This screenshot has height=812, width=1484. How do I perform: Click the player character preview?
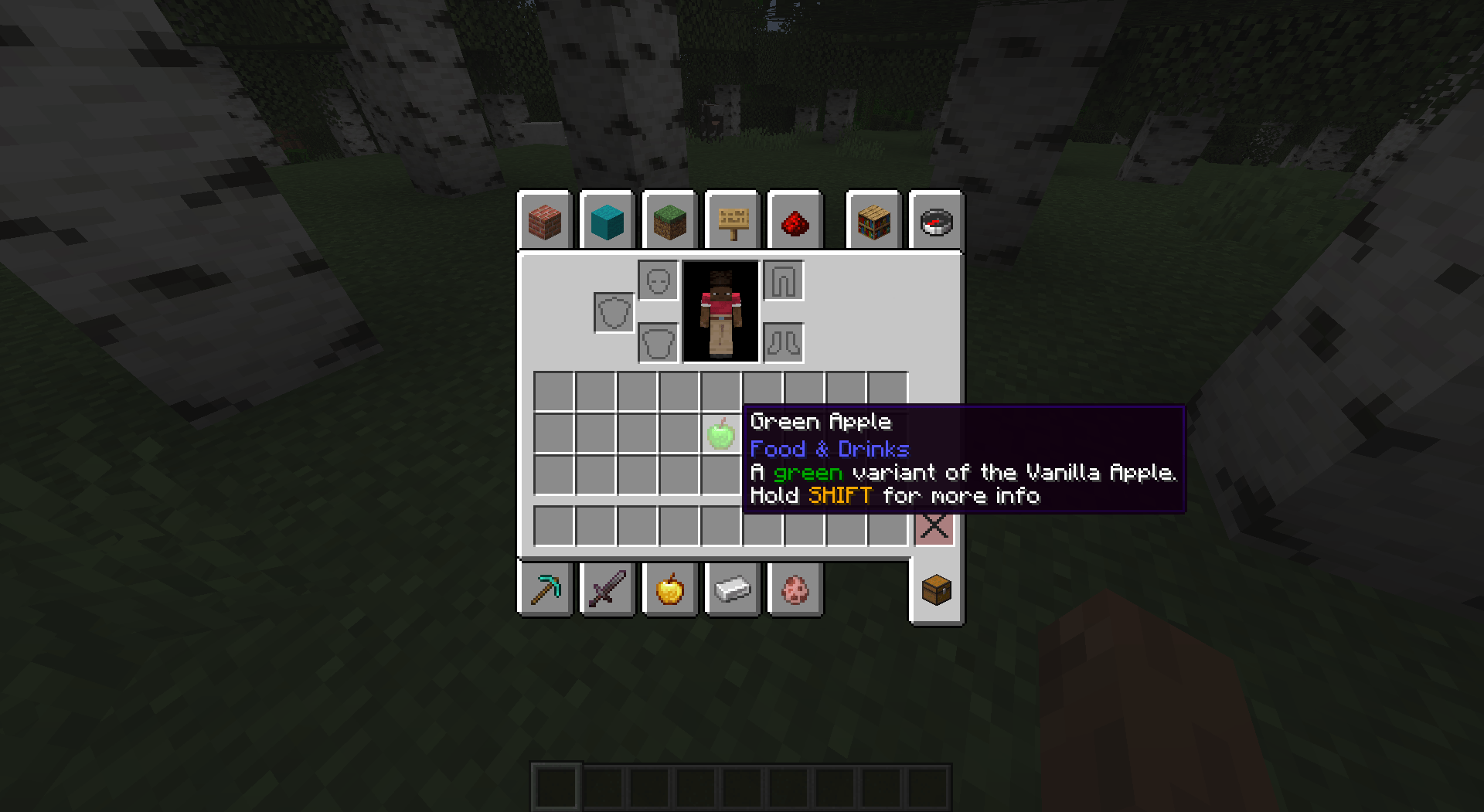coord(720,311)
